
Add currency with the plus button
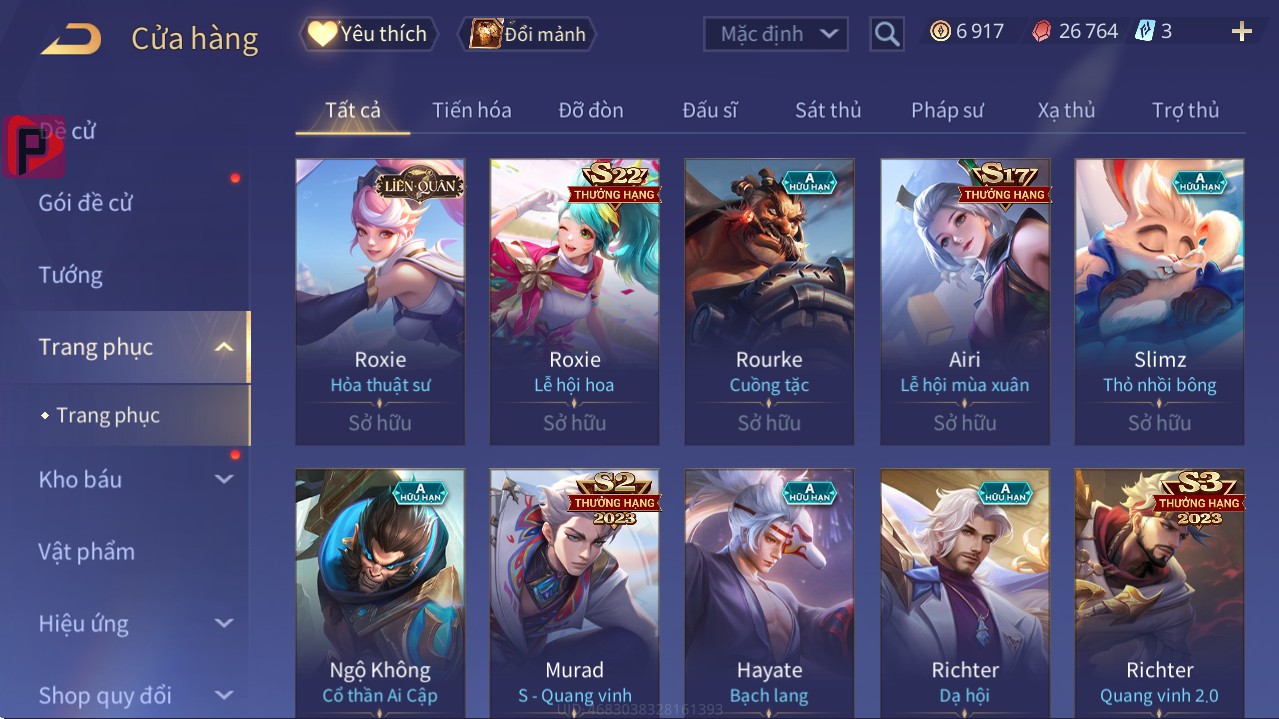(x=1241, y=32)
